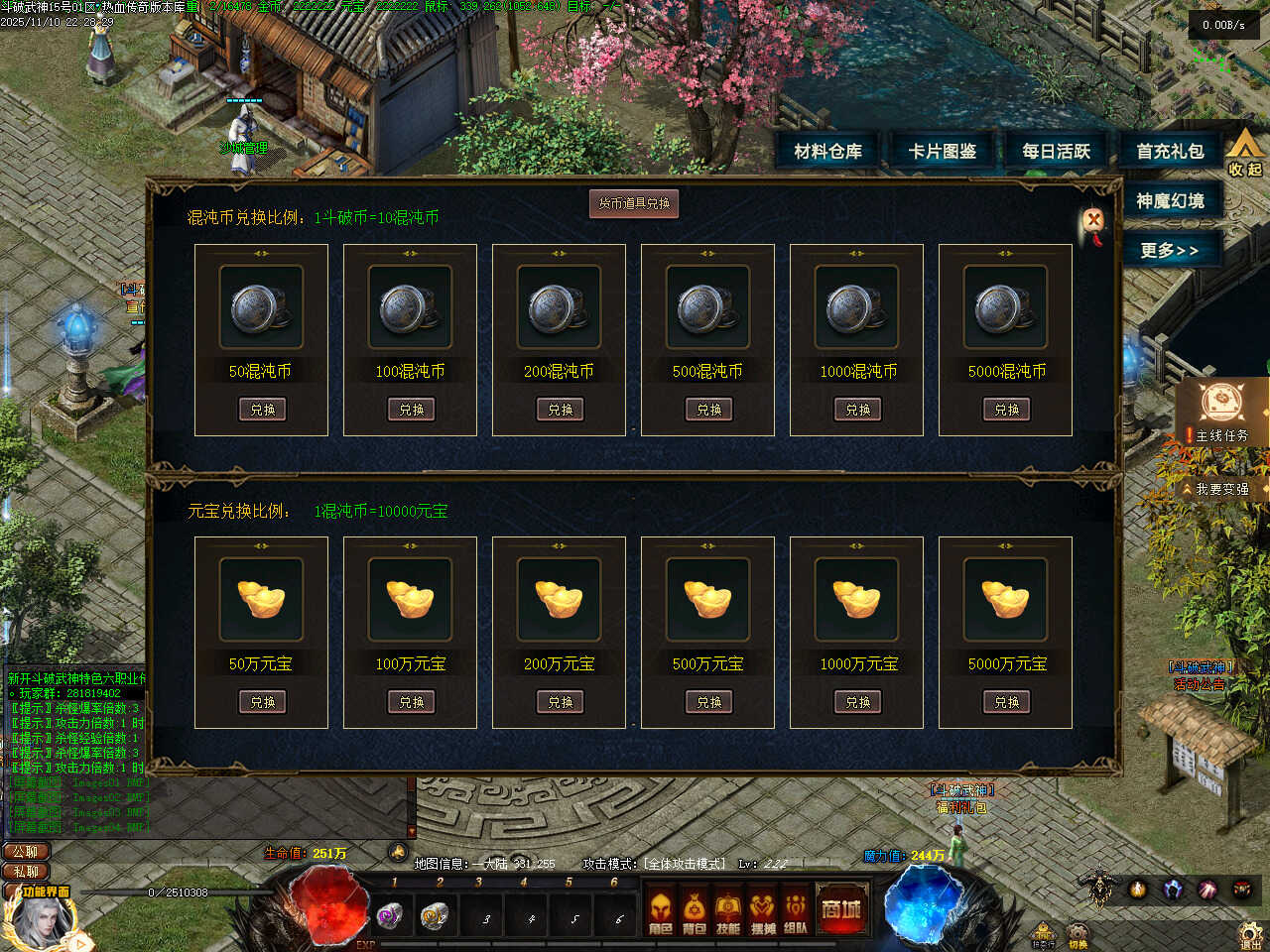This screenshot has height=952, width=1270.
Task: Exchange for 200万元宝
Action: point(560,702)
